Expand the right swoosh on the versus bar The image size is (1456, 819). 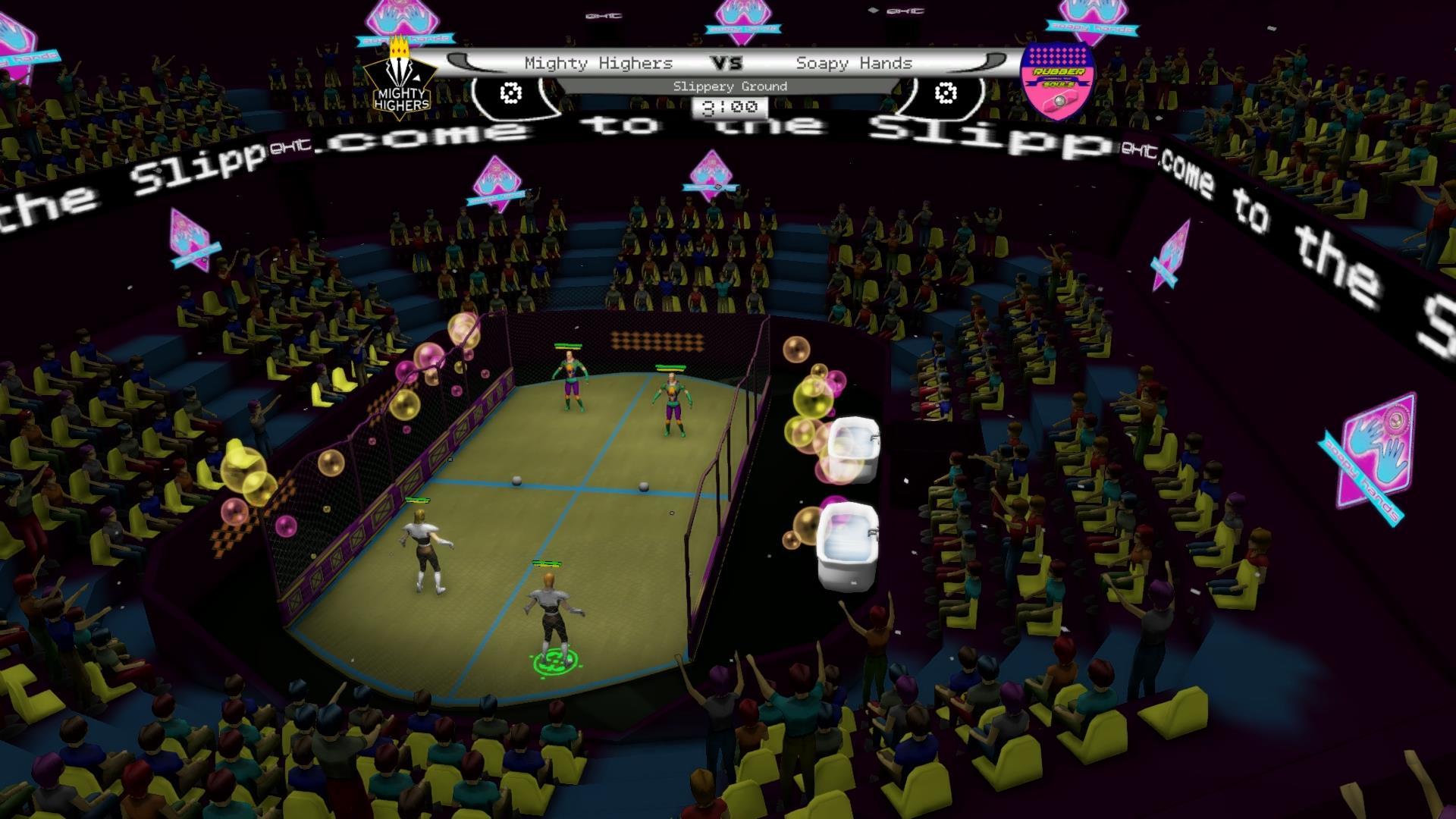tap(992, 59)
